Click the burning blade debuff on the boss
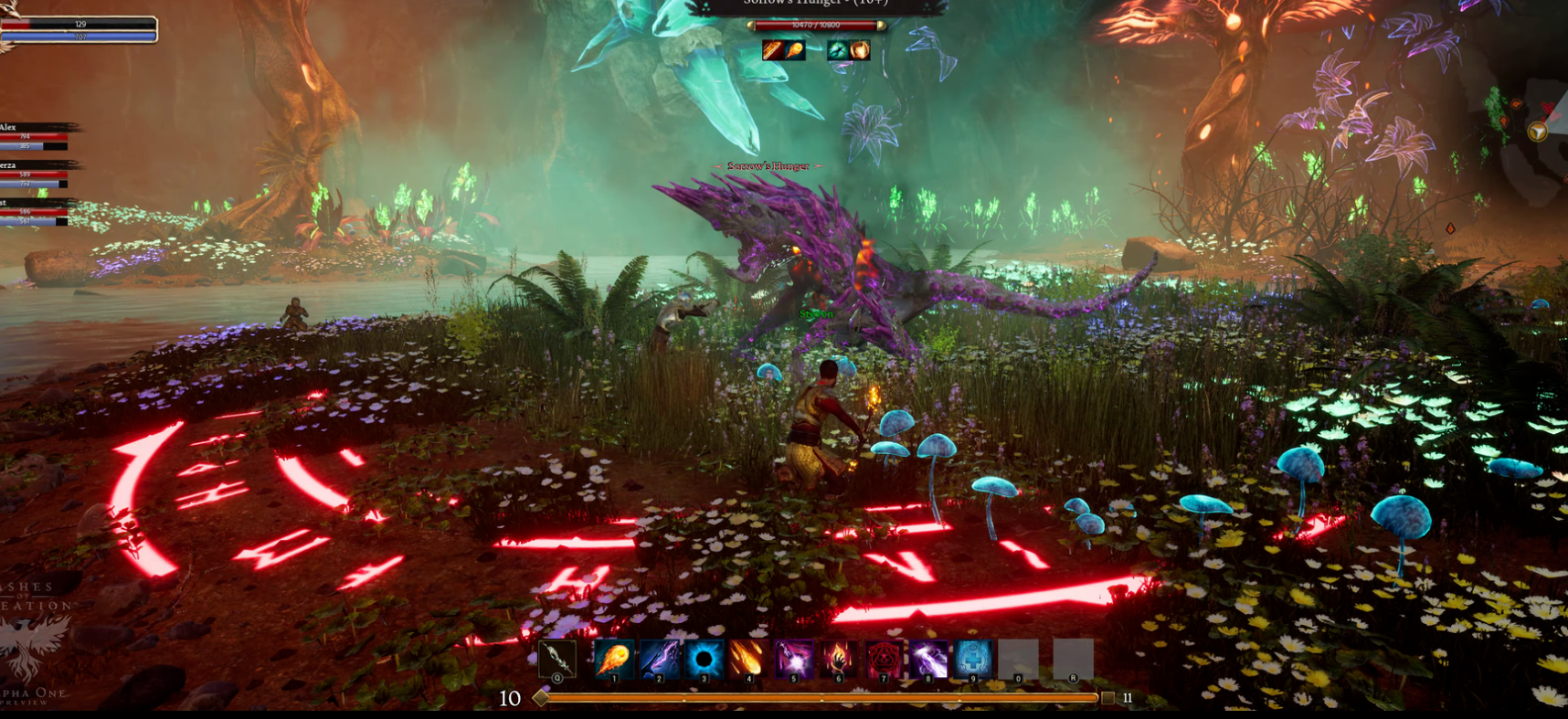Screen dimensions: 1568x719 pos(773,50)
